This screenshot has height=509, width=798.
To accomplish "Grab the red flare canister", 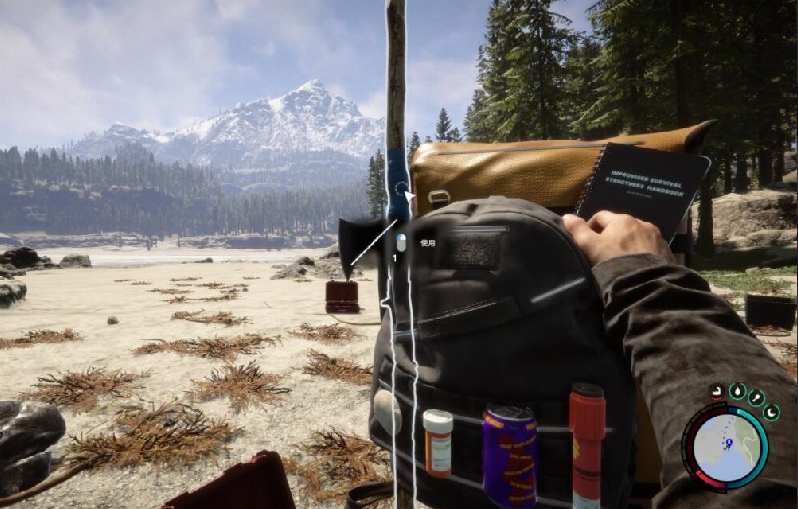I will (x=587, y=440).
